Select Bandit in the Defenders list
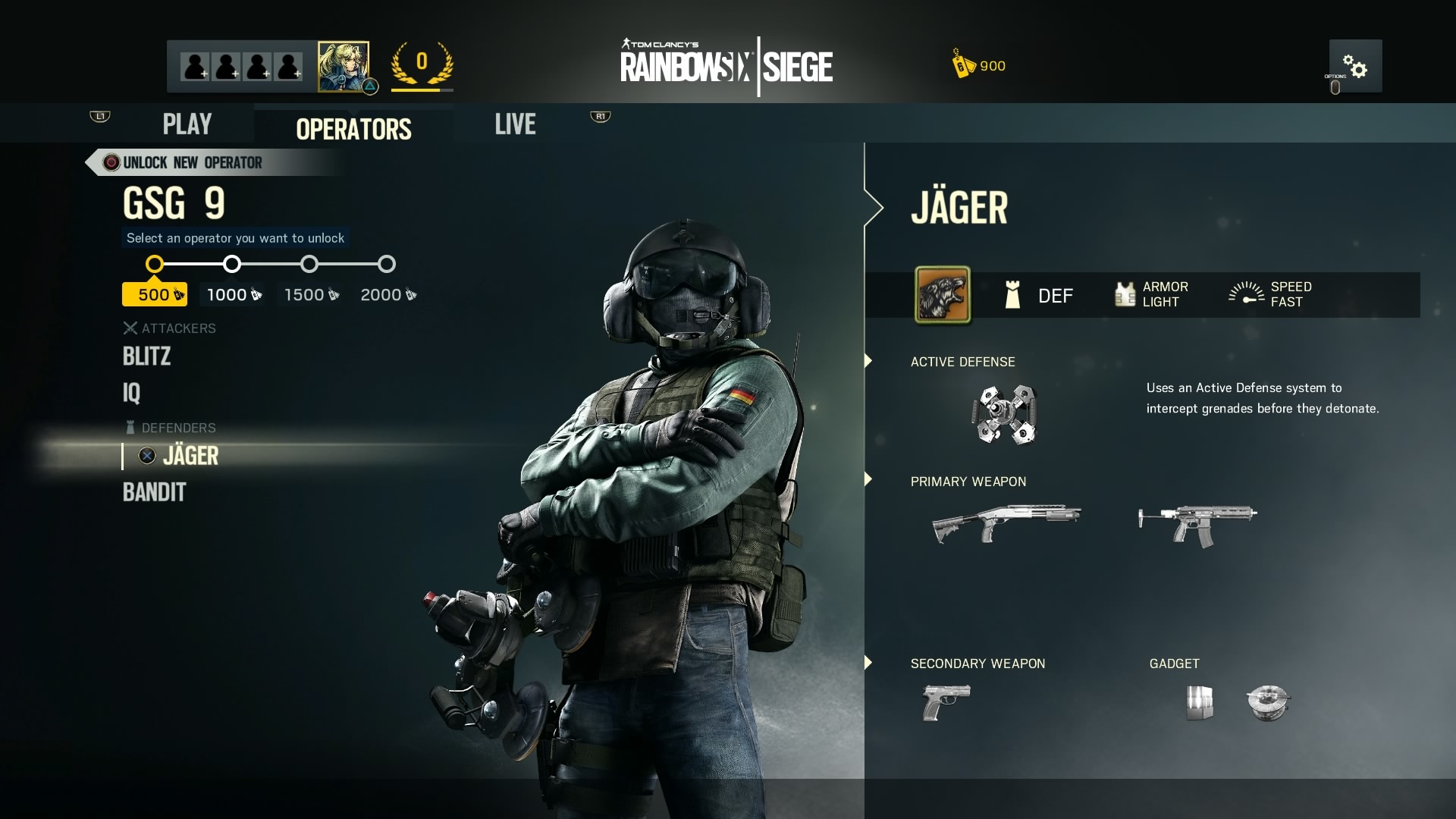This screenshot has height=819, width=1456. coord(153,493)
